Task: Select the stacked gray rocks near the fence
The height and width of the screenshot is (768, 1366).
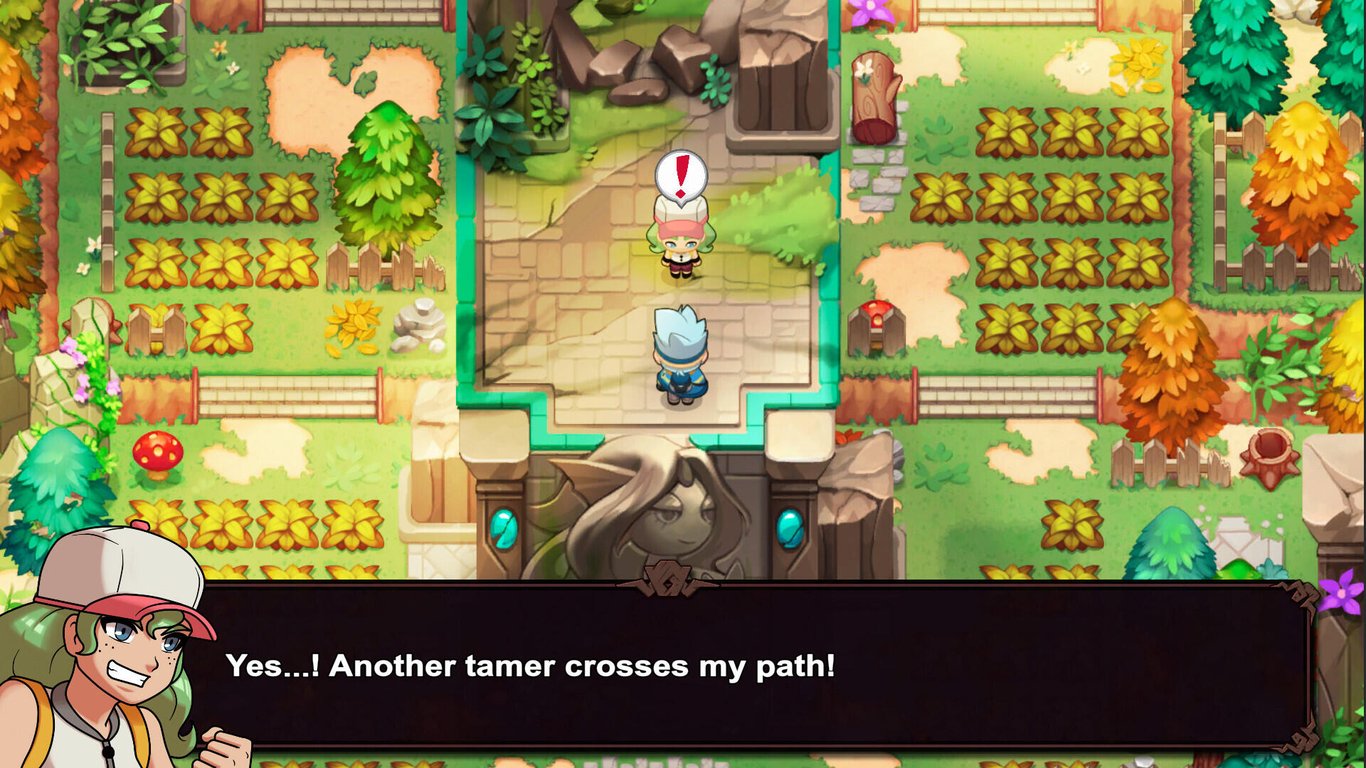Action: 420,325
